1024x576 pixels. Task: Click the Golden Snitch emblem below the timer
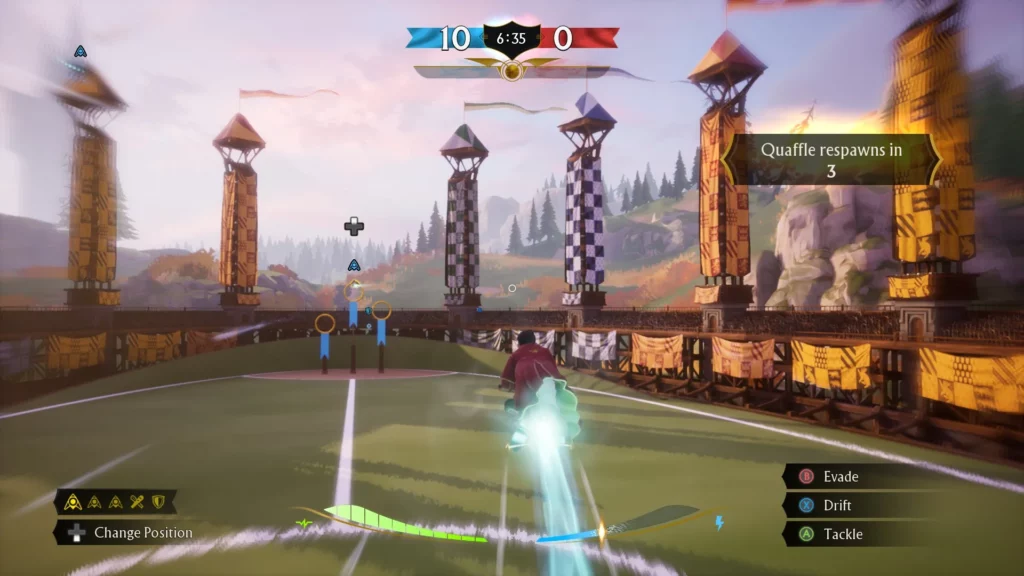tap(512, 71)
